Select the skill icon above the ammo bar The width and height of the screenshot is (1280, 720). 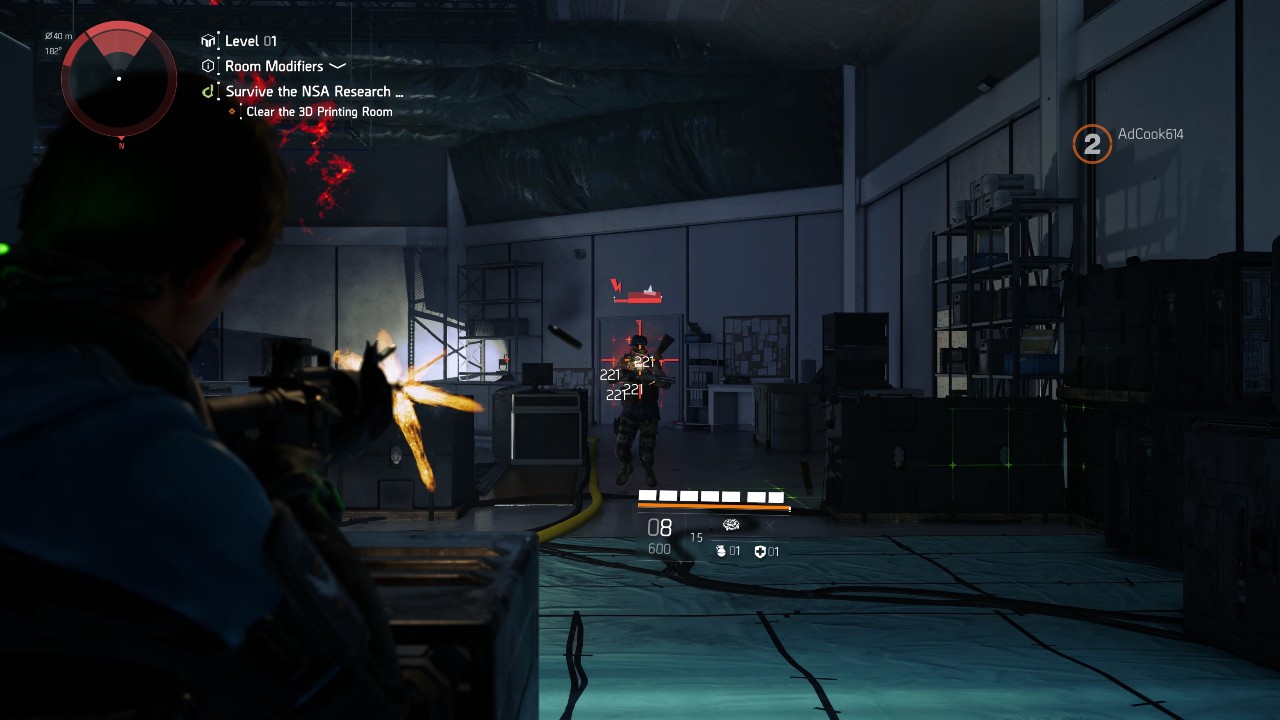pyautogui.click(x=732, y=525)
